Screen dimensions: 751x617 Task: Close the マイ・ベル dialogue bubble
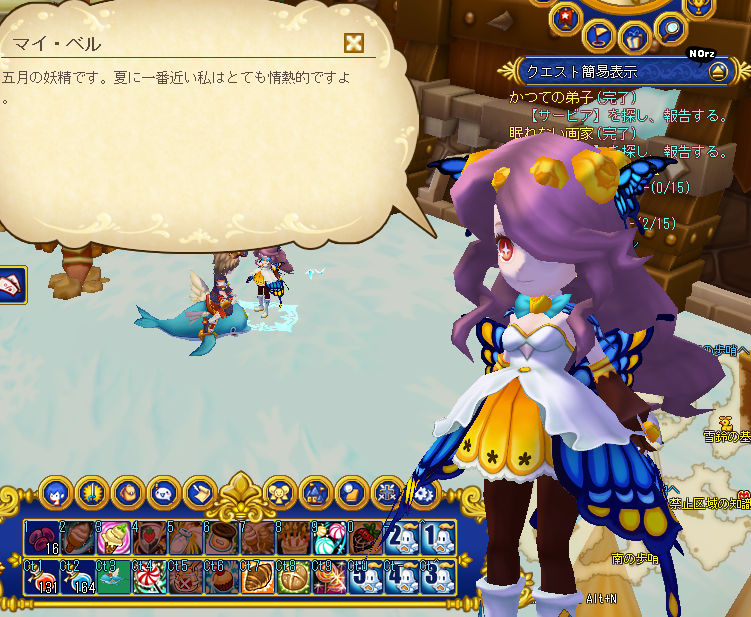tap(352, 42)
